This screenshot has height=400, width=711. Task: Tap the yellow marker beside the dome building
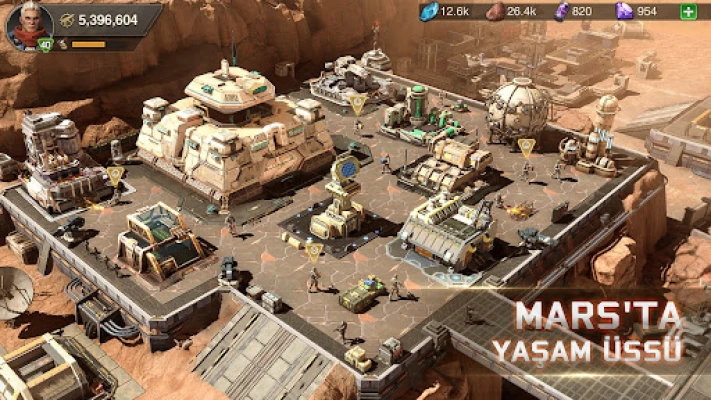pos(526,147)
